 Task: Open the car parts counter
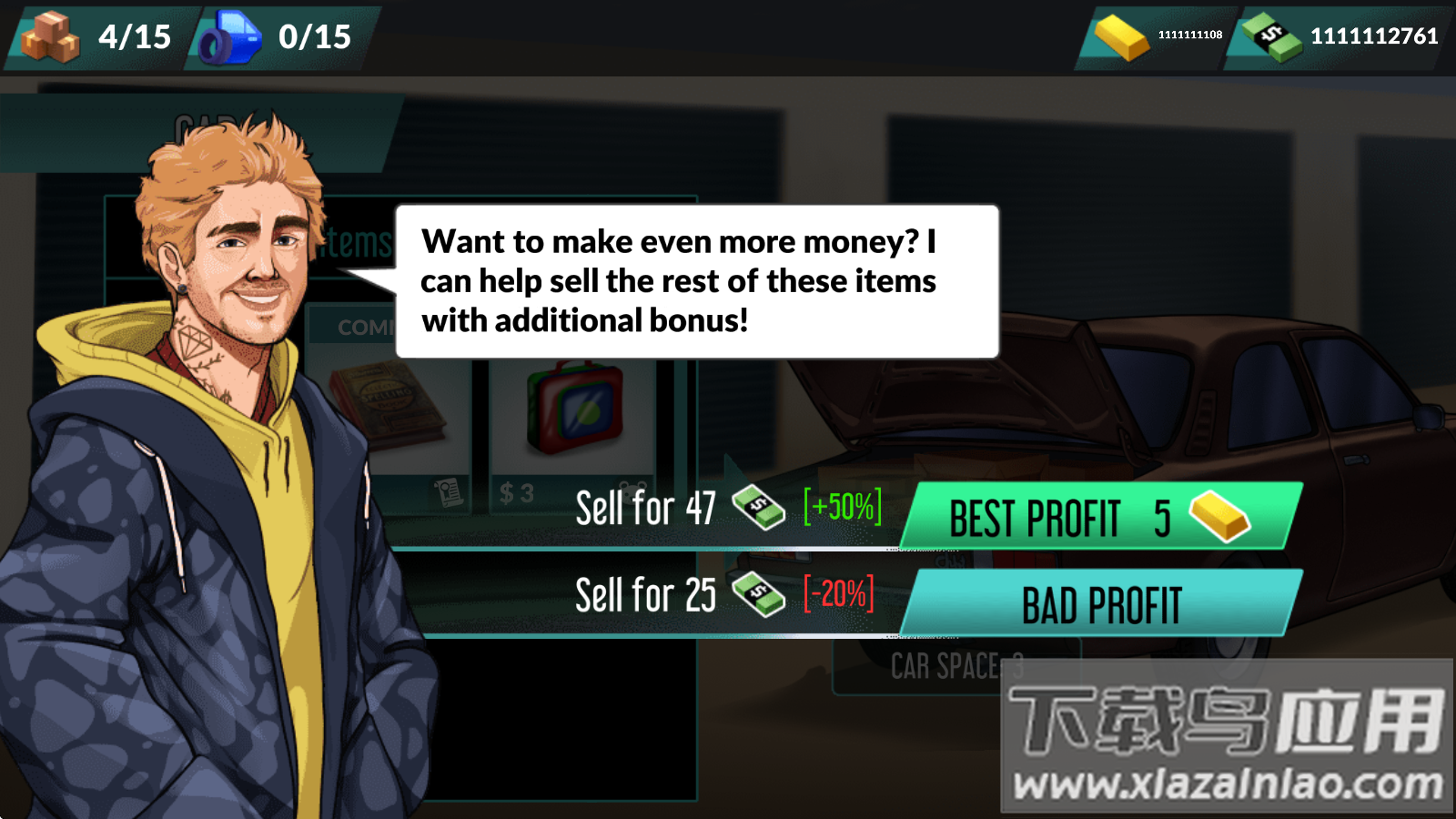278,36
